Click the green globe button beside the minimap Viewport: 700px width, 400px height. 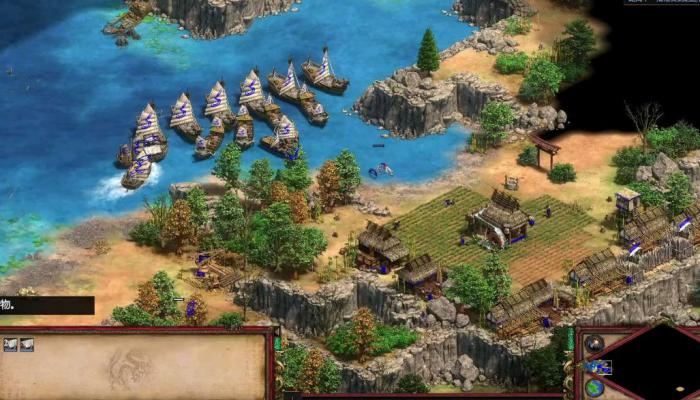pyautogui.click(x=594, y=389)
